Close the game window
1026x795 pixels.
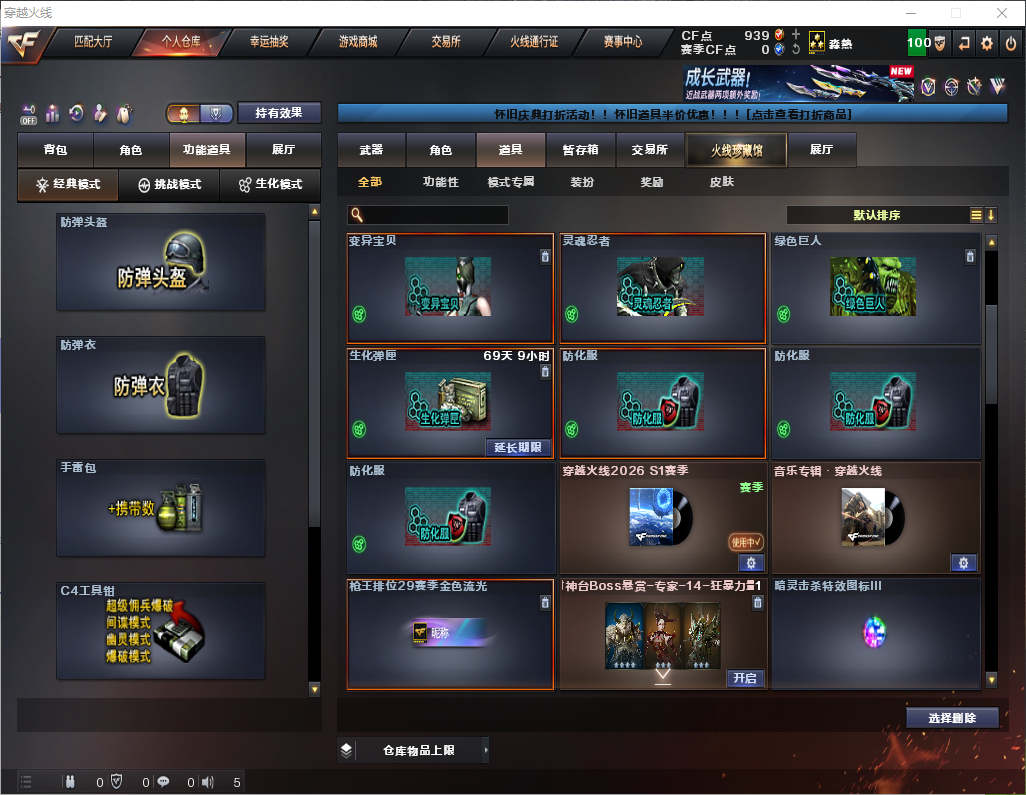1001,13
